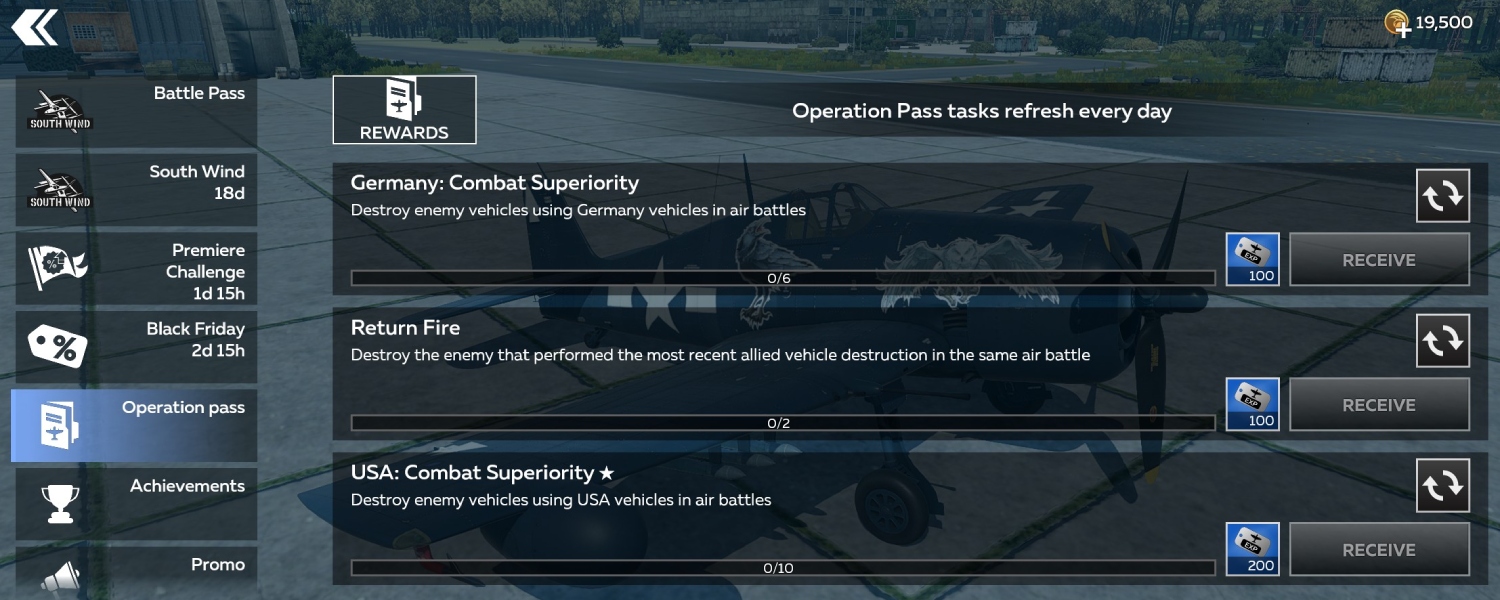Select the Operation pass tab
The width and height of the screenshot is (1500, 600).
[136, 425]
